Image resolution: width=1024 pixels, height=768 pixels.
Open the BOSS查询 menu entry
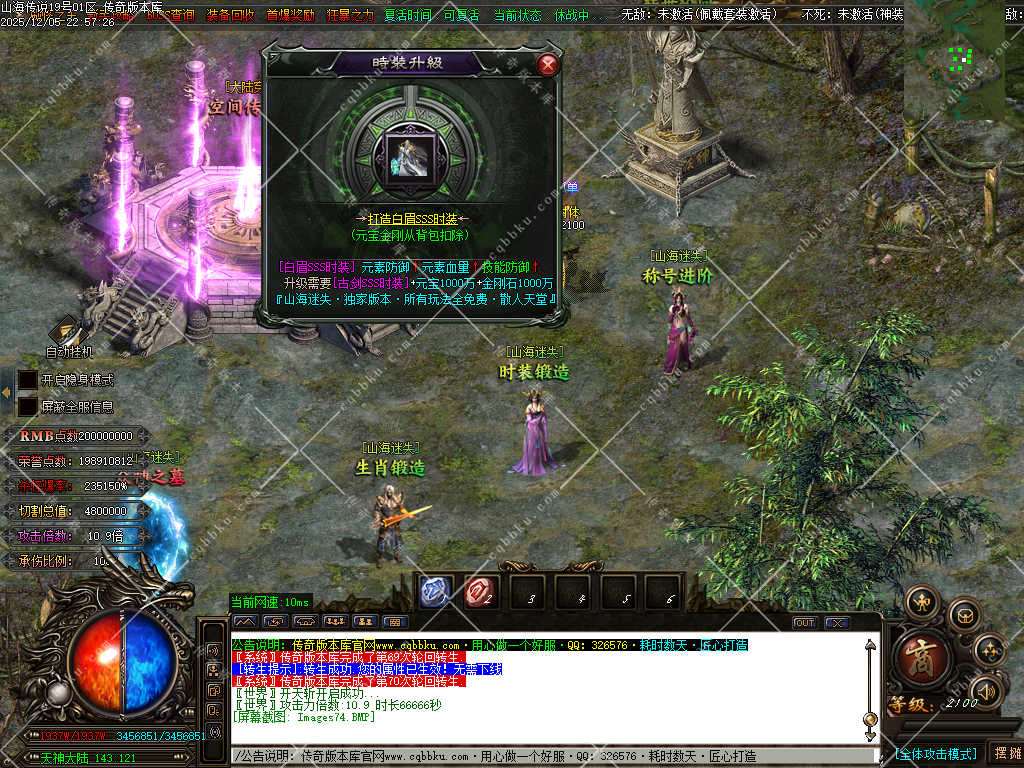[x=170, y=16]
